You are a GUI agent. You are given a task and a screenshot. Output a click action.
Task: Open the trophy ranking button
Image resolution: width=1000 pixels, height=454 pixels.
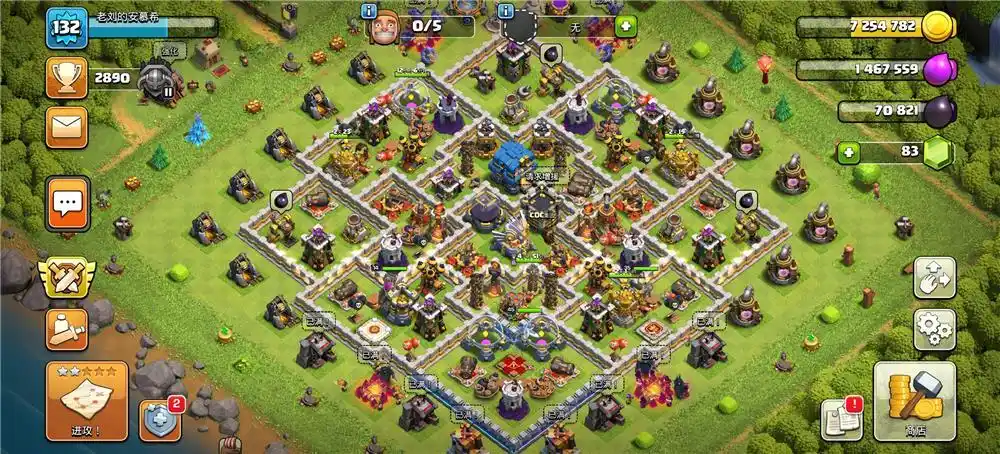[67, 77]
